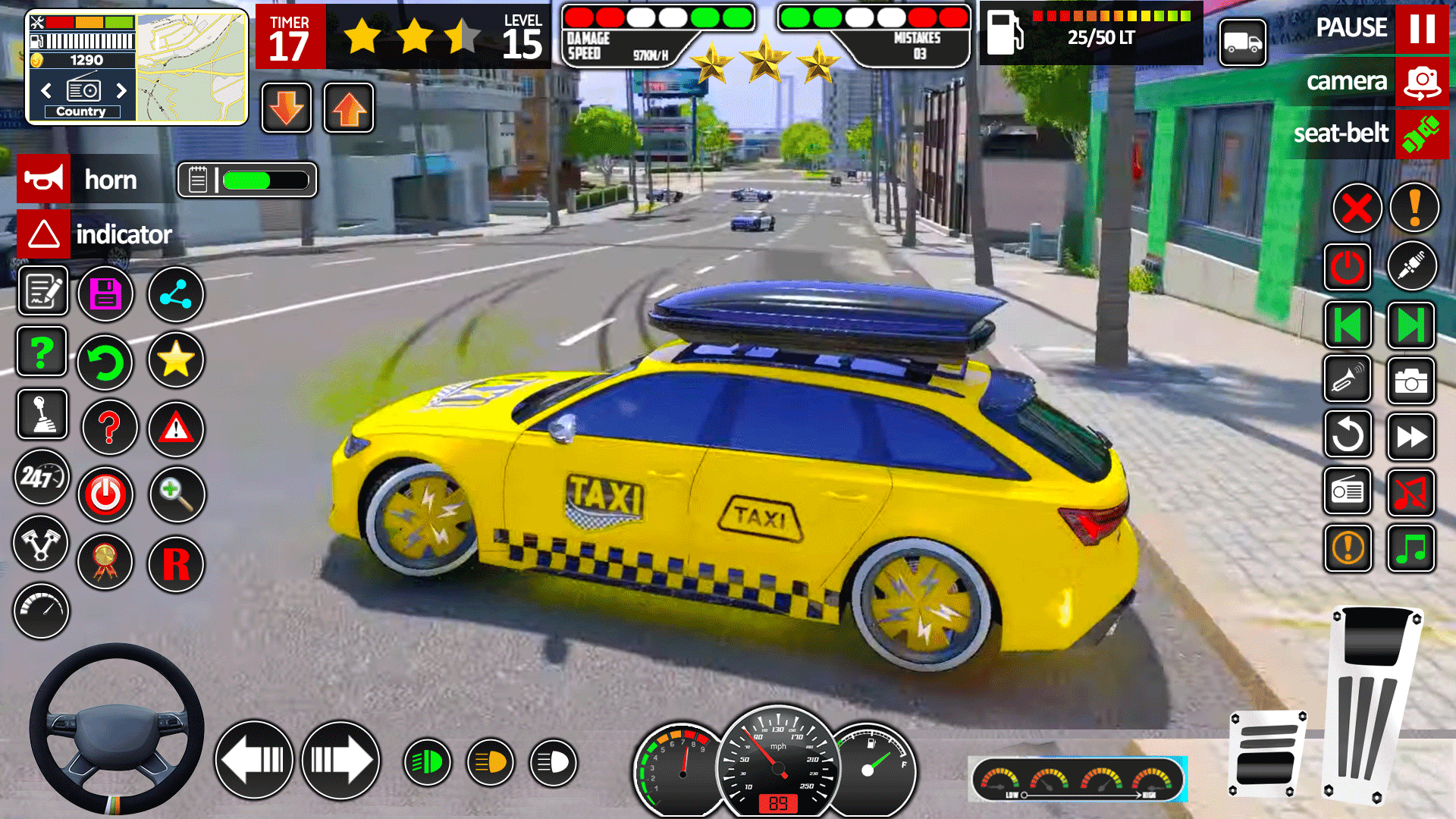Toggle the seat-belt button
The width and height of the screenshot is (1456, 819).
(1421, 134)
